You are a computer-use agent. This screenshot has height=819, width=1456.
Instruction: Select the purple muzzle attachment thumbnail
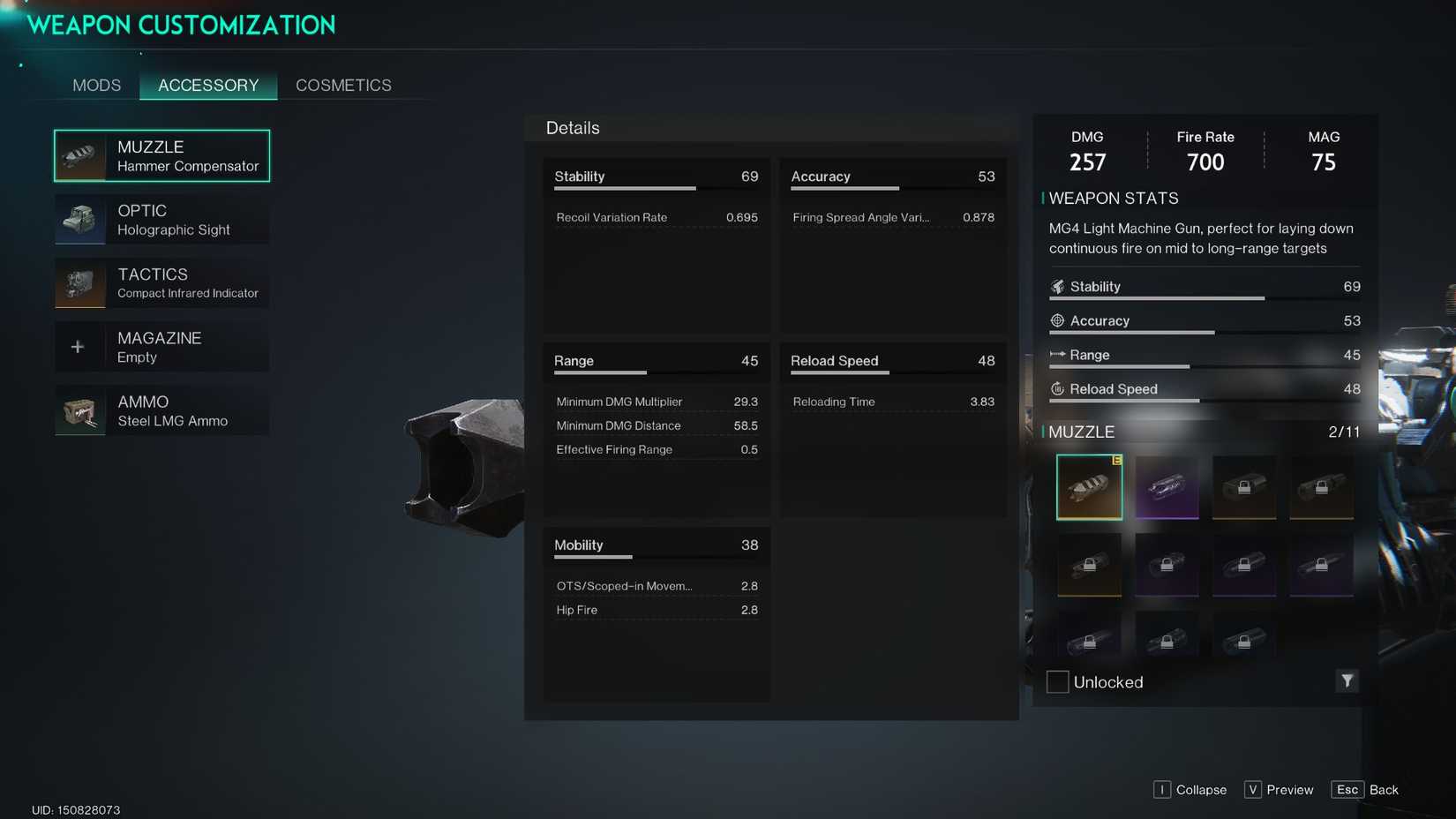pos(1167,486)
